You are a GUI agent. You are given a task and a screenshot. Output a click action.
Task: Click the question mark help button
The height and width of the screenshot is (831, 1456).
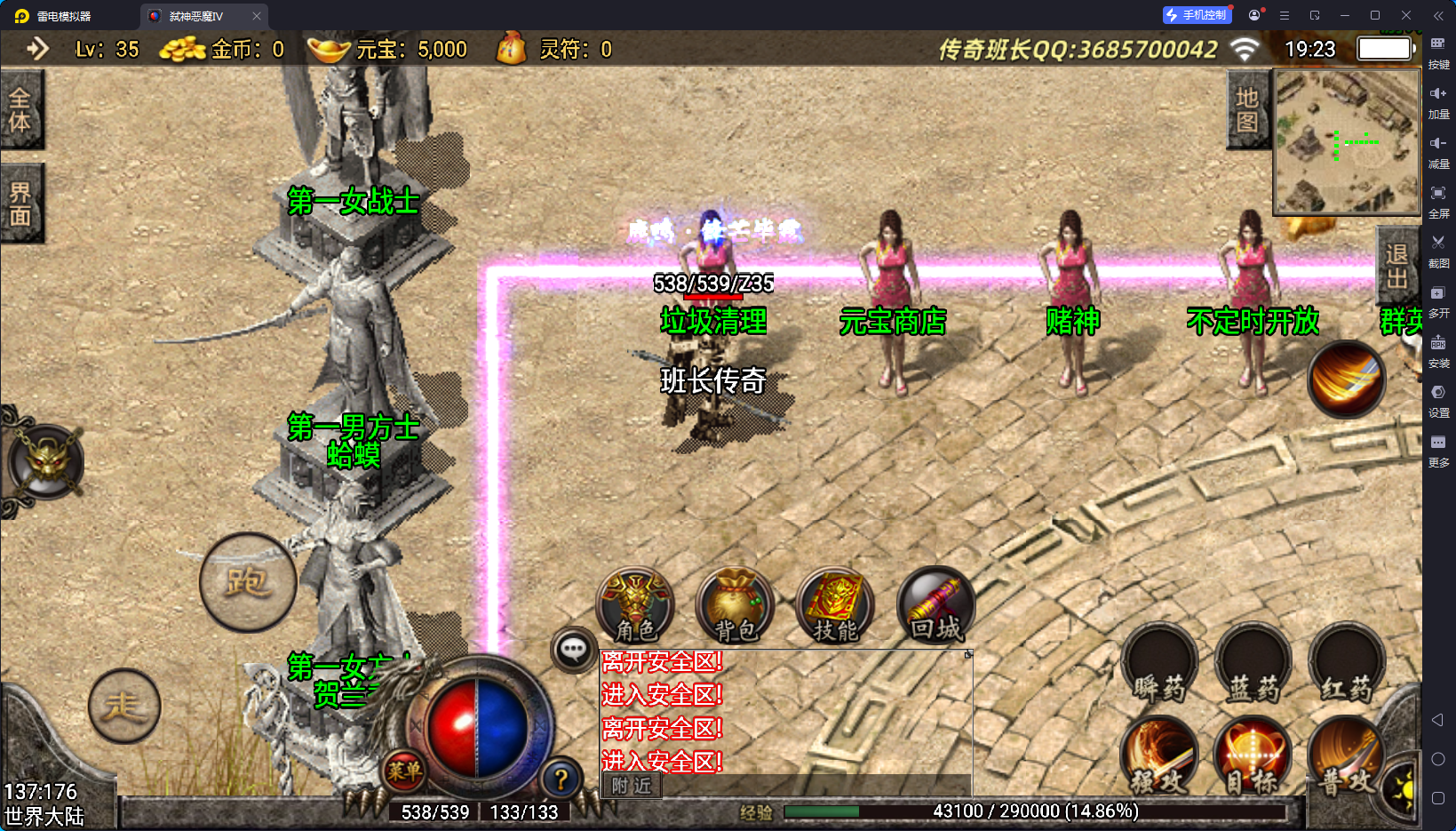[561, 780]
